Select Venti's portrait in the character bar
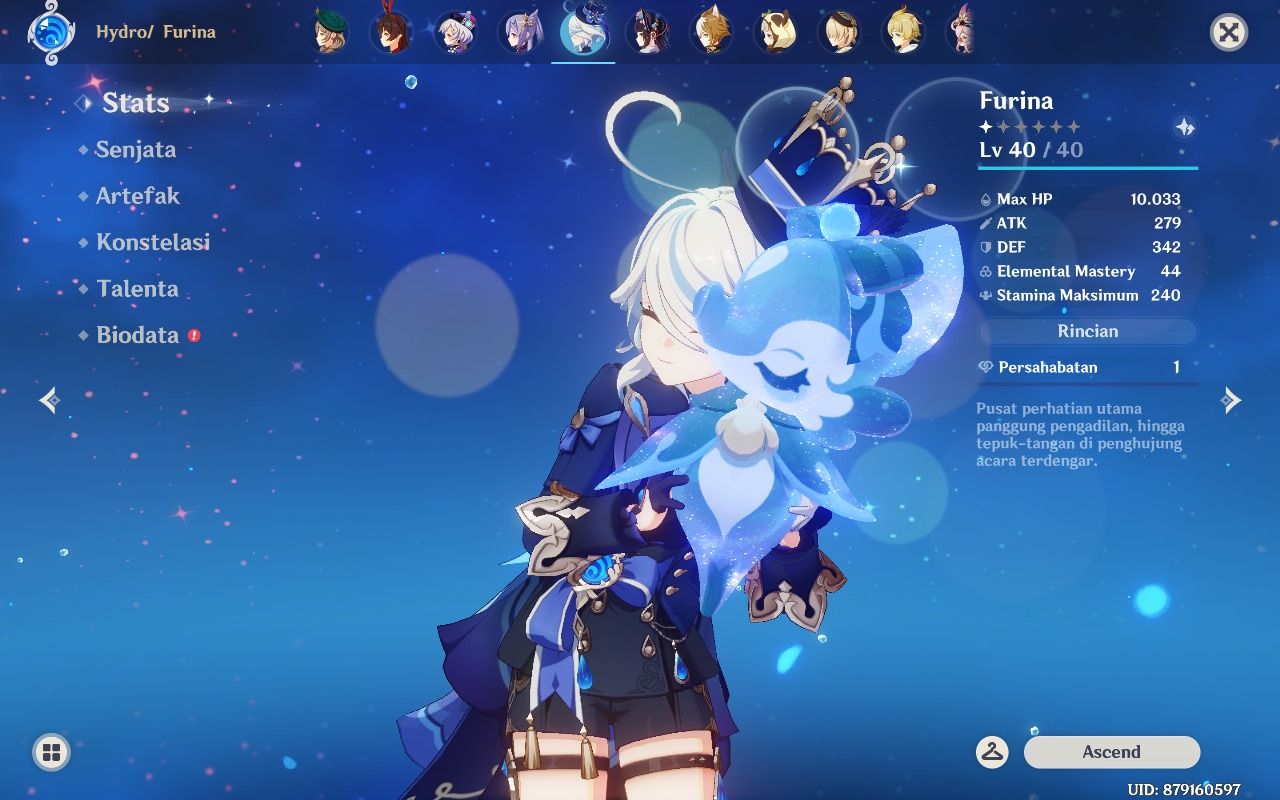Image resolution: width=1280 pixels, height=800 pixels. pyautogui.click(x=330, y=30)
